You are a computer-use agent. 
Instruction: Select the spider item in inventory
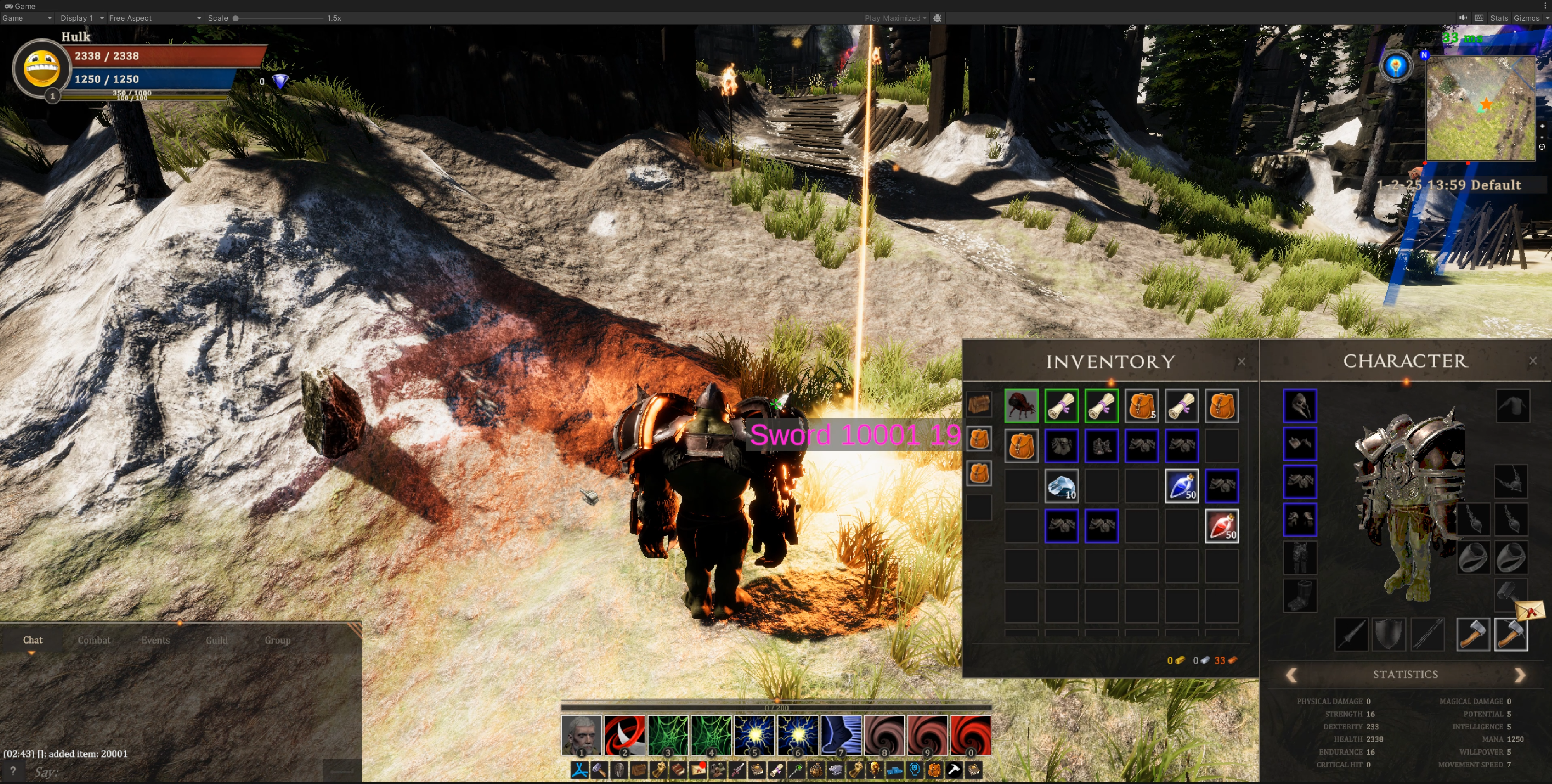[x=1021, y=406]
